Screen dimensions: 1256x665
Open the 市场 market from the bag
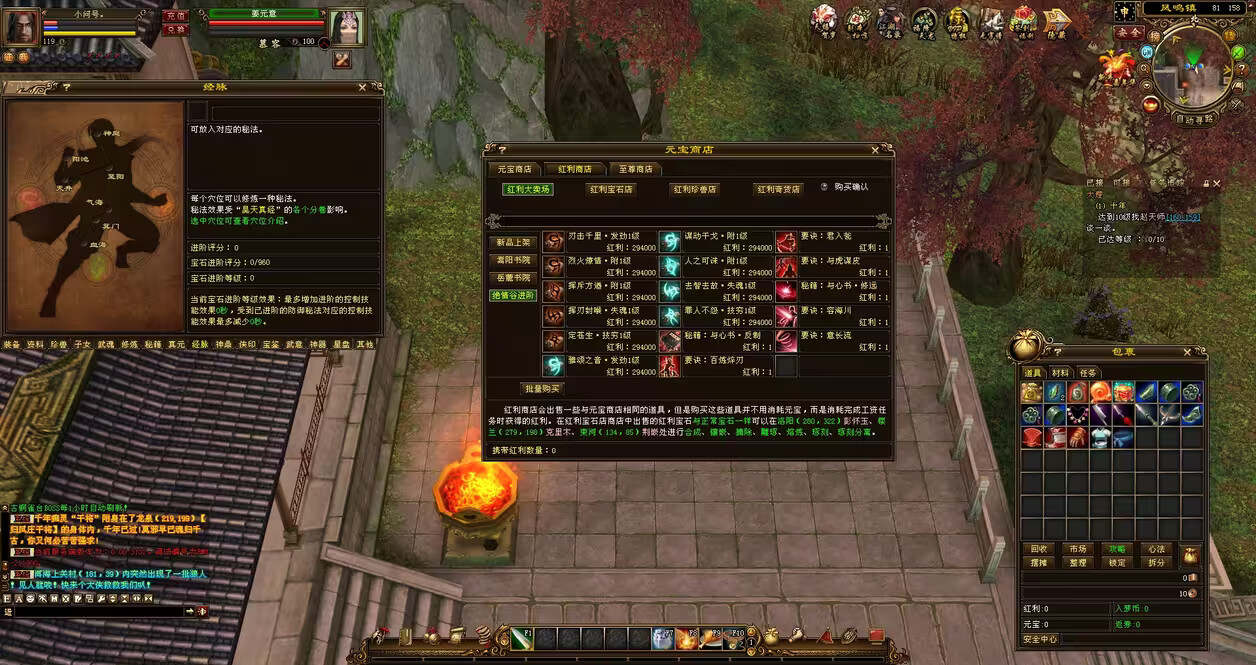1077,549
